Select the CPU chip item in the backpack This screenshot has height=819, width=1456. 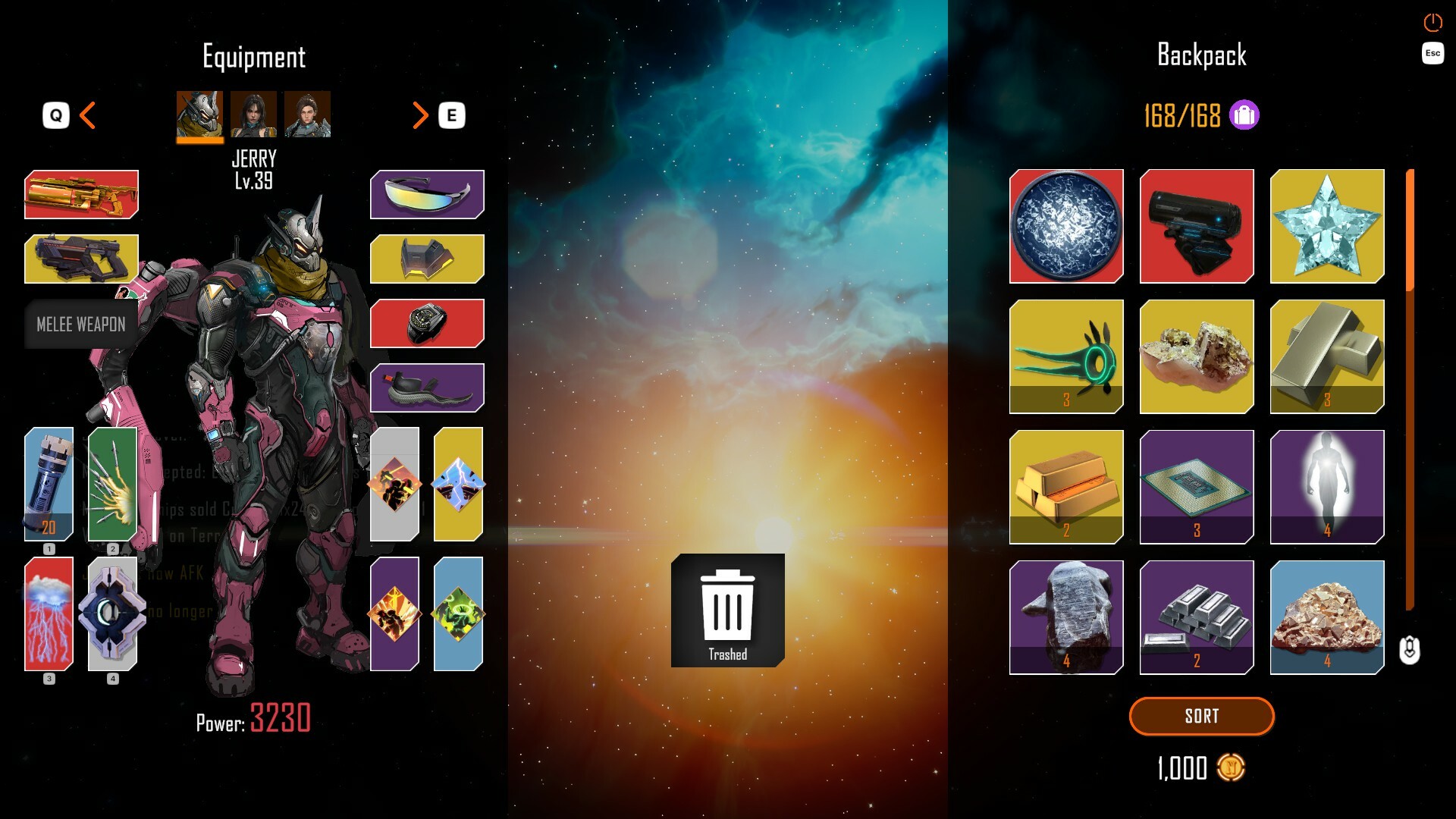coord(1197,488)
